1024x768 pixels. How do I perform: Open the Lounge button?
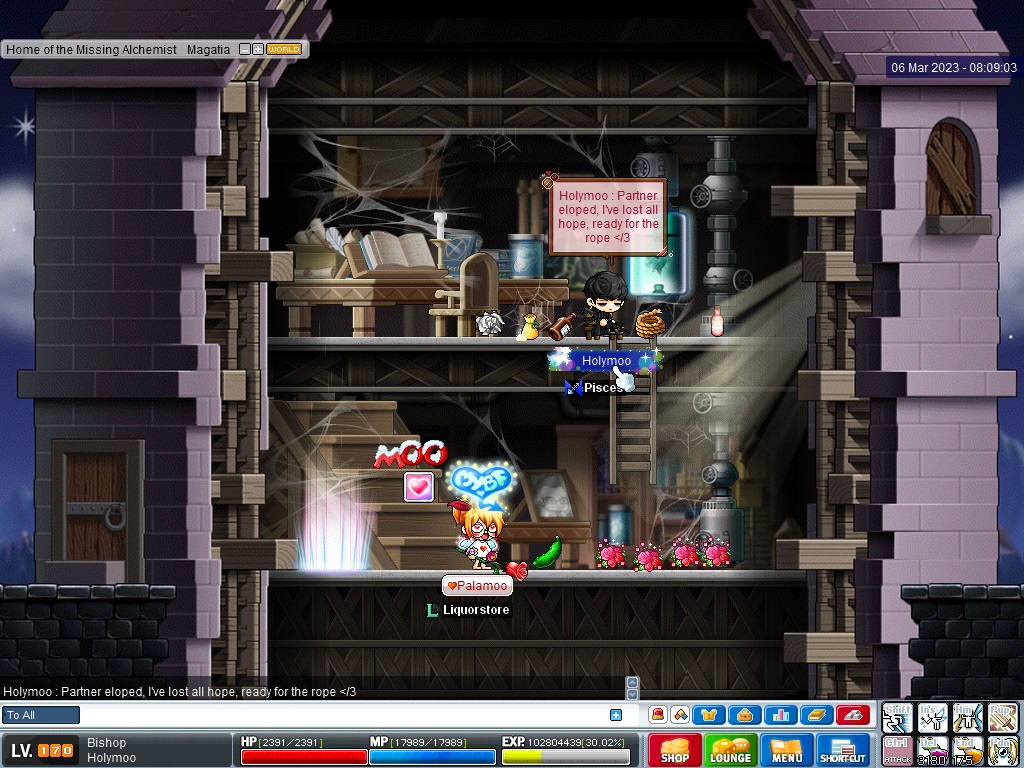click(x=731, y=749)
